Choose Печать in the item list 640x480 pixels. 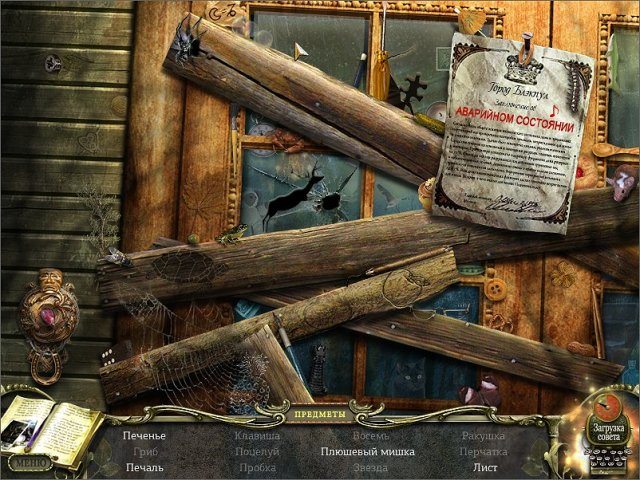[x=145, y=468]
